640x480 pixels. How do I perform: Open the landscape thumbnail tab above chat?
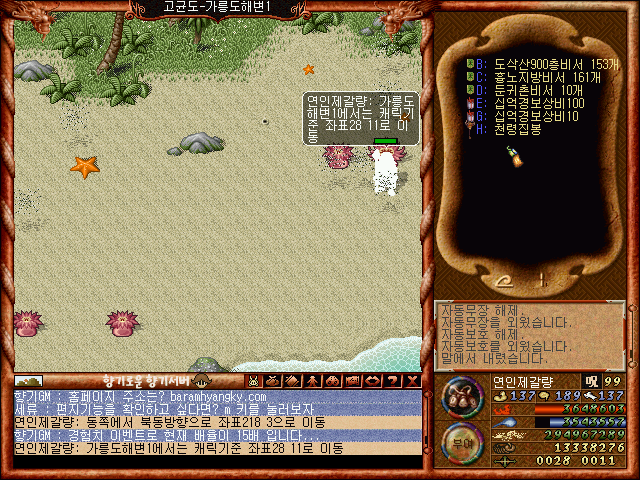click(x=28, y=380)
